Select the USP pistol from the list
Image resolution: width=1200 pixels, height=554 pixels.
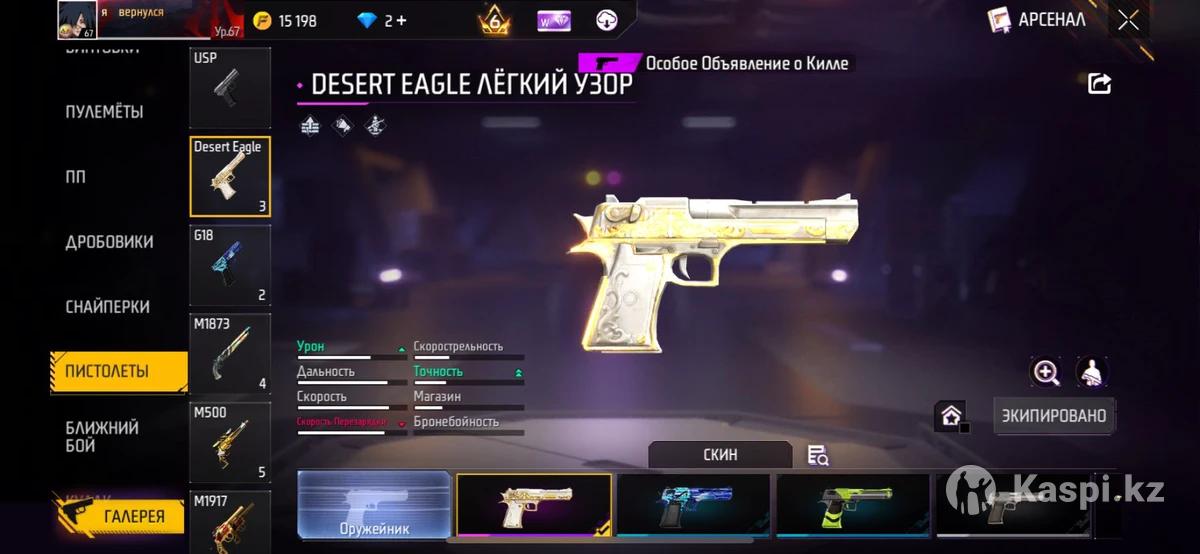(x=230, y=88)
